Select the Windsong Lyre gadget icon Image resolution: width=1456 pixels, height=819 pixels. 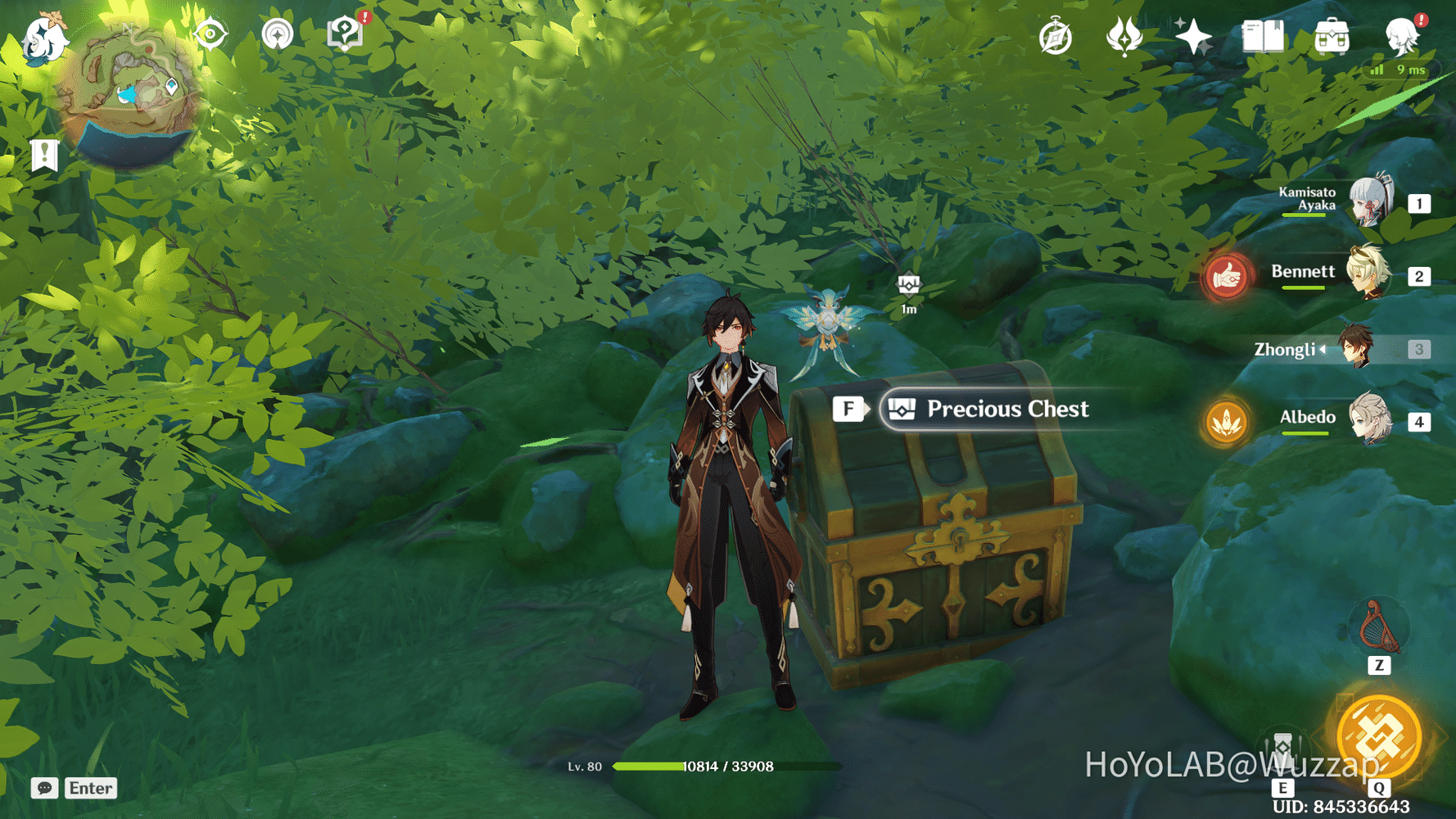(x=1381, y=627)
